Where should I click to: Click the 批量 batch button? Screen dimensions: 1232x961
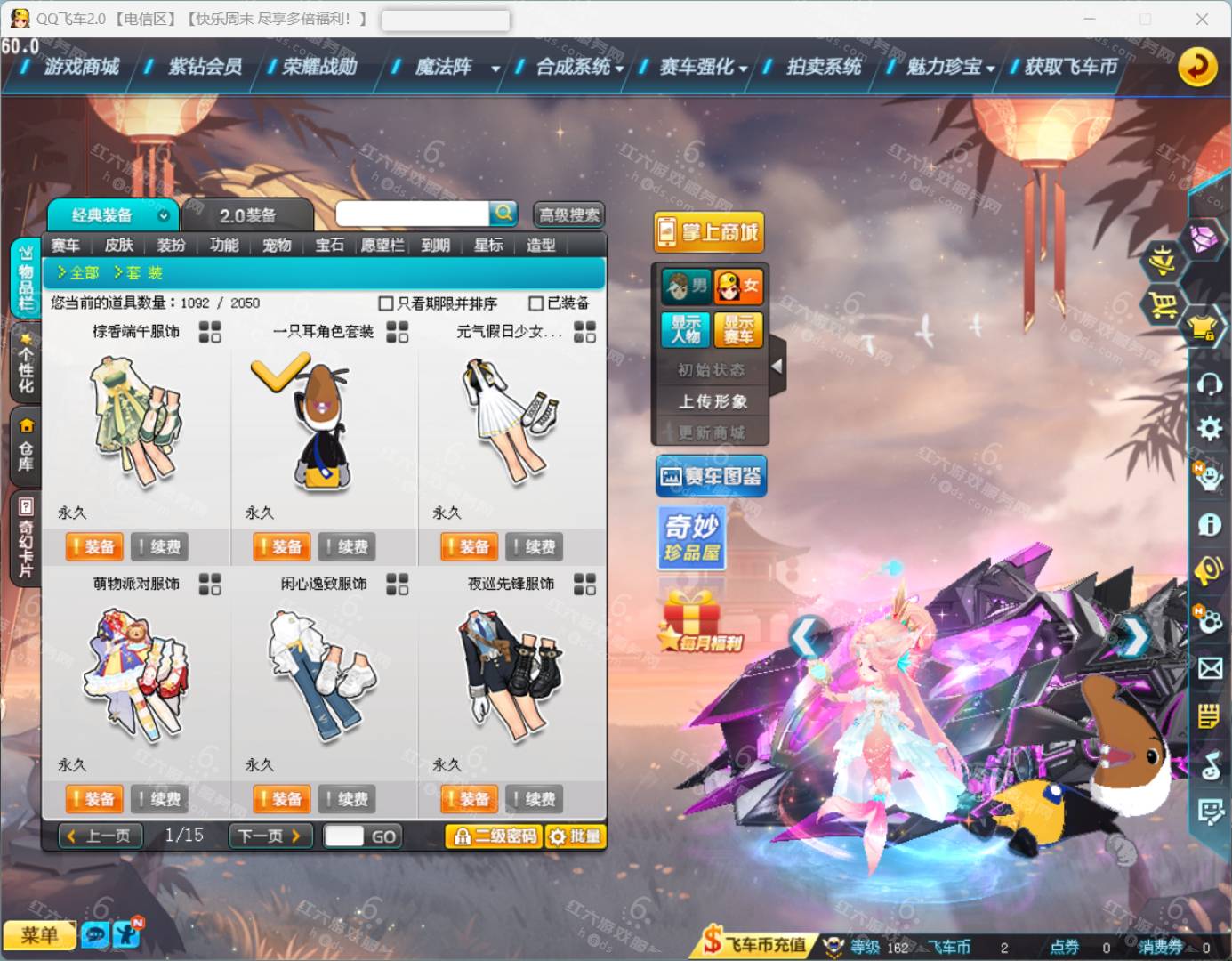coord(575,836)
